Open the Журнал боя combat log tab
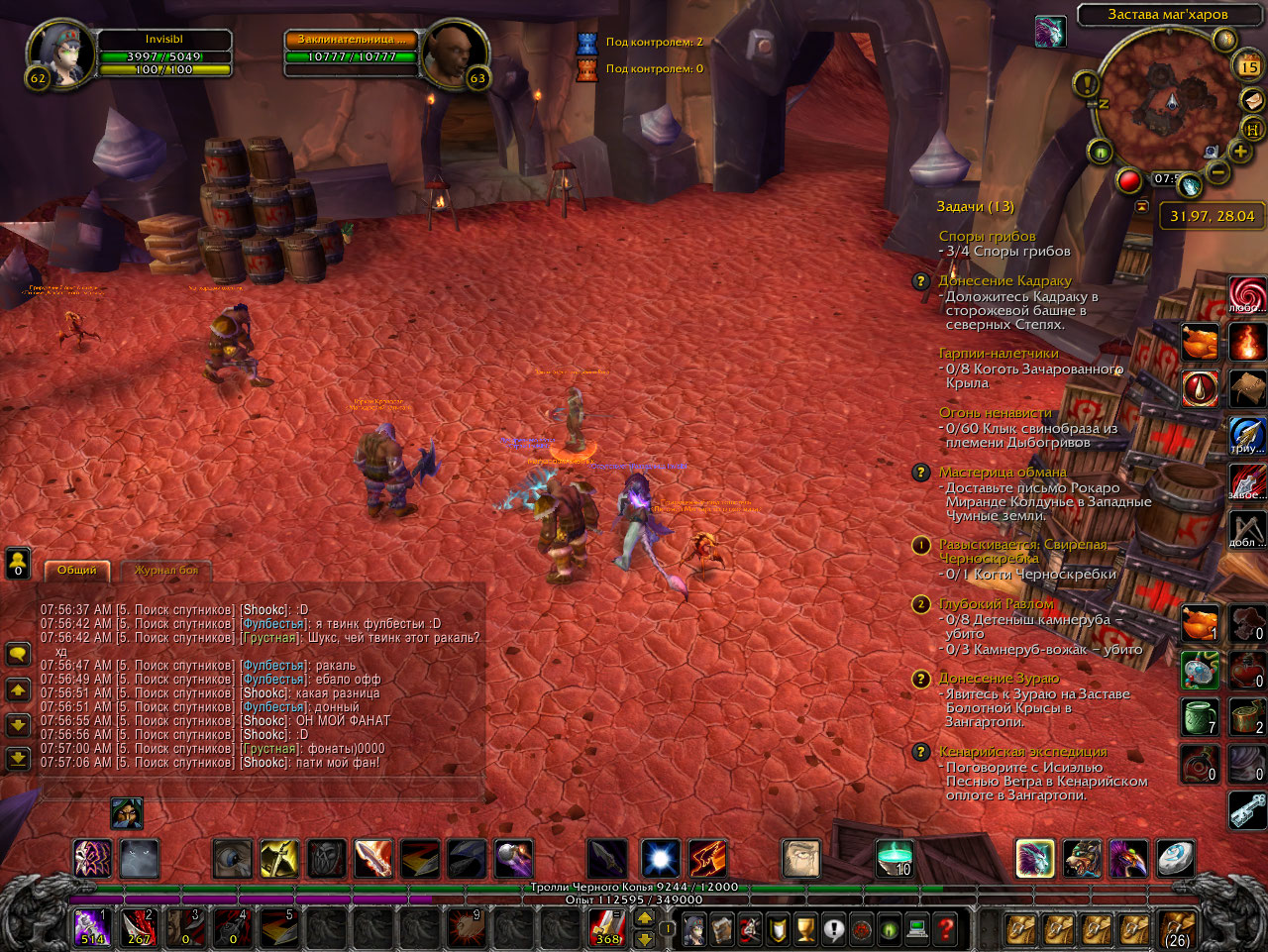Screen dimensions: 1268x952 pos(165,570)
